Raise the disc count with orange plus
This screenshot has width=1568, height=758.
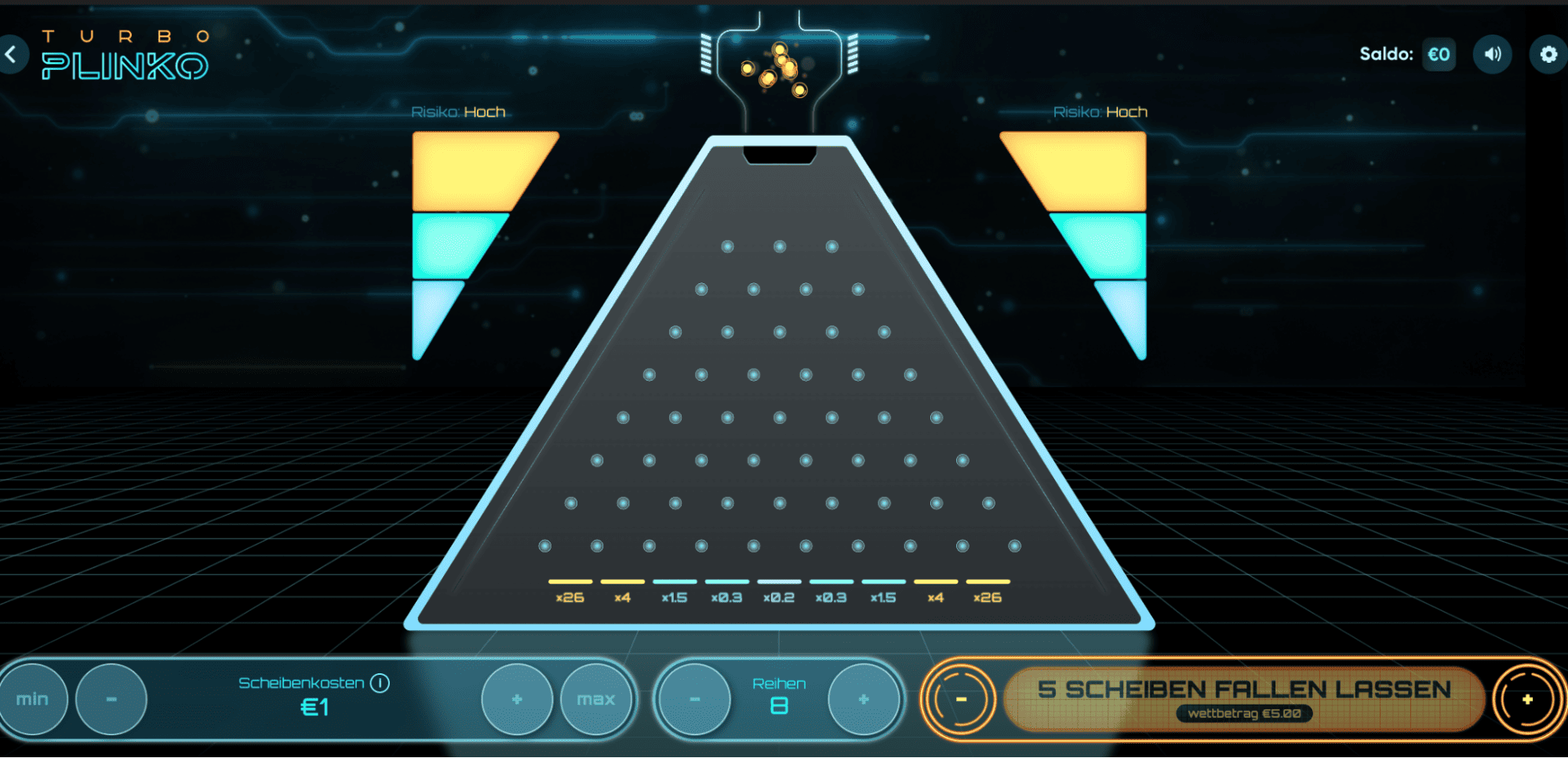[x=1527, y=699]
